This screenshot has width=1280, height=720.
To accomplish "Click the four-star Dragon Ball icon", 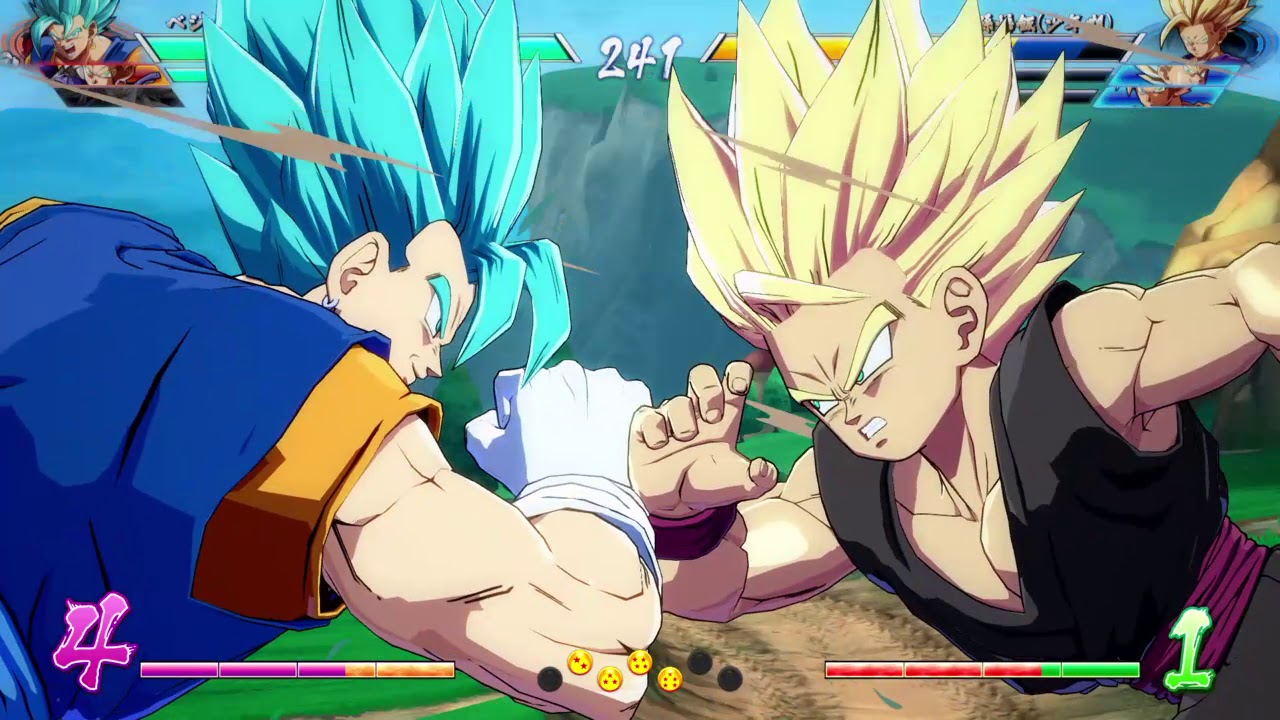I will click(x=639, y=663).
